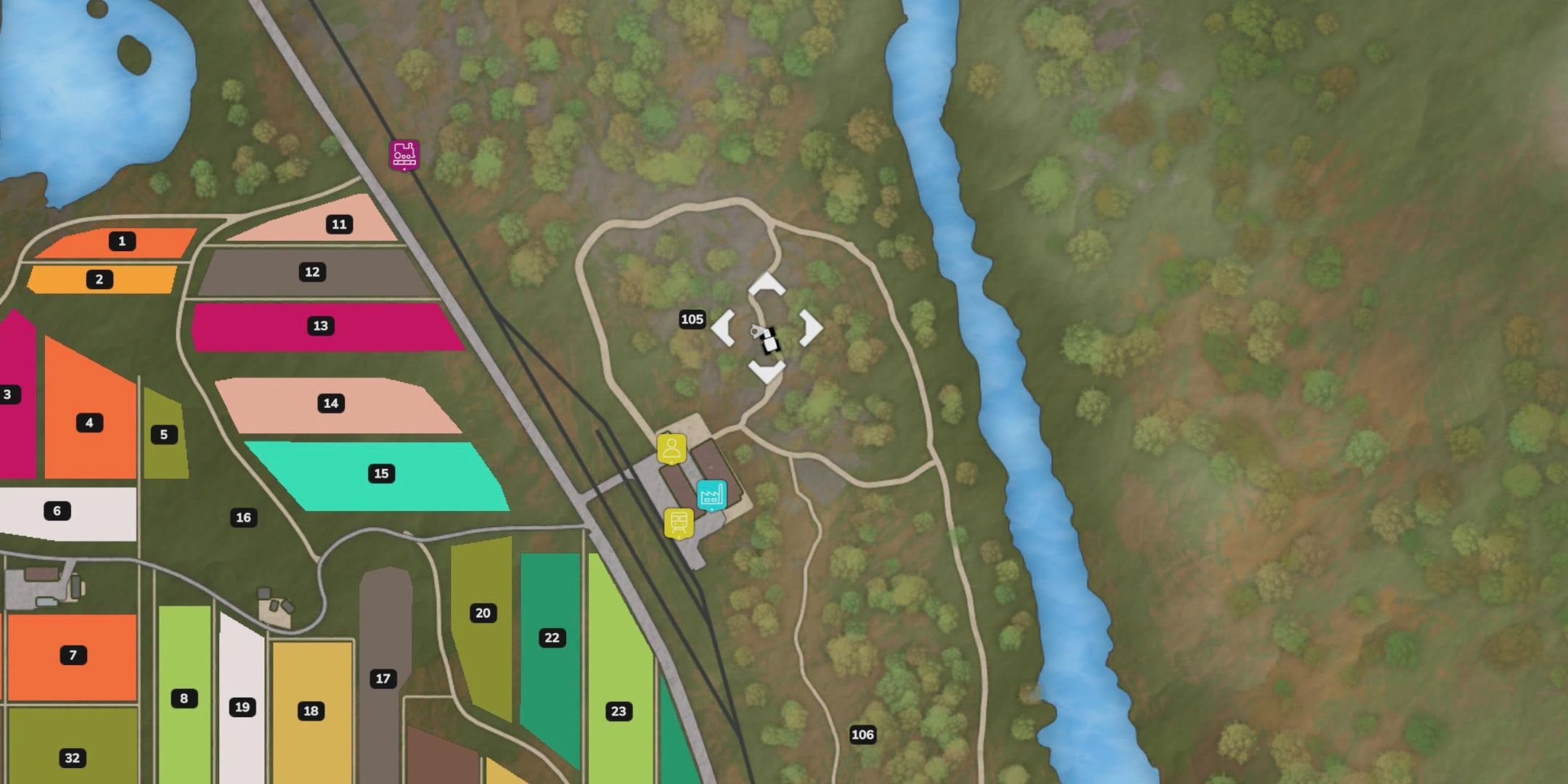The height and width of the screenshot is (784, 1568).
Task: Choose the field 11 number marker
Action: (339, 224)
